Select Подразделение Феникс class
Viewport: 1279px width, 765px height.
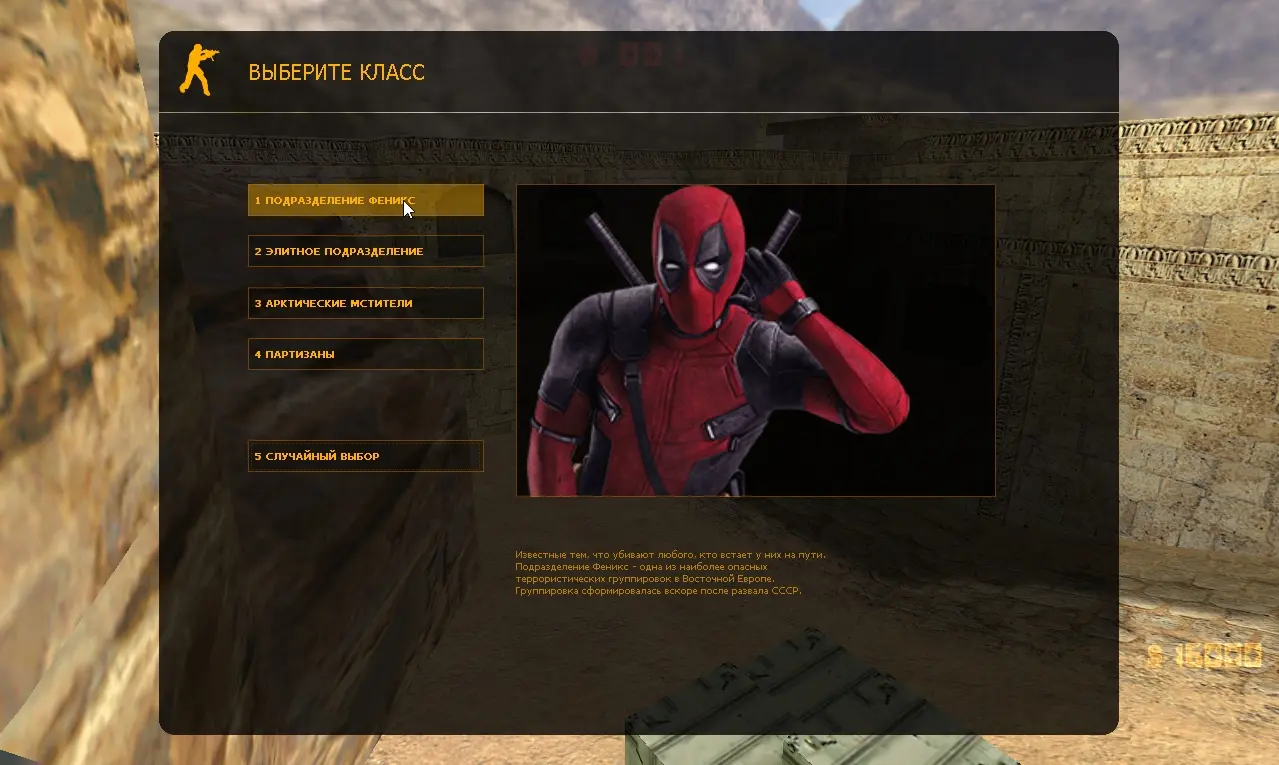click(365, 200)
